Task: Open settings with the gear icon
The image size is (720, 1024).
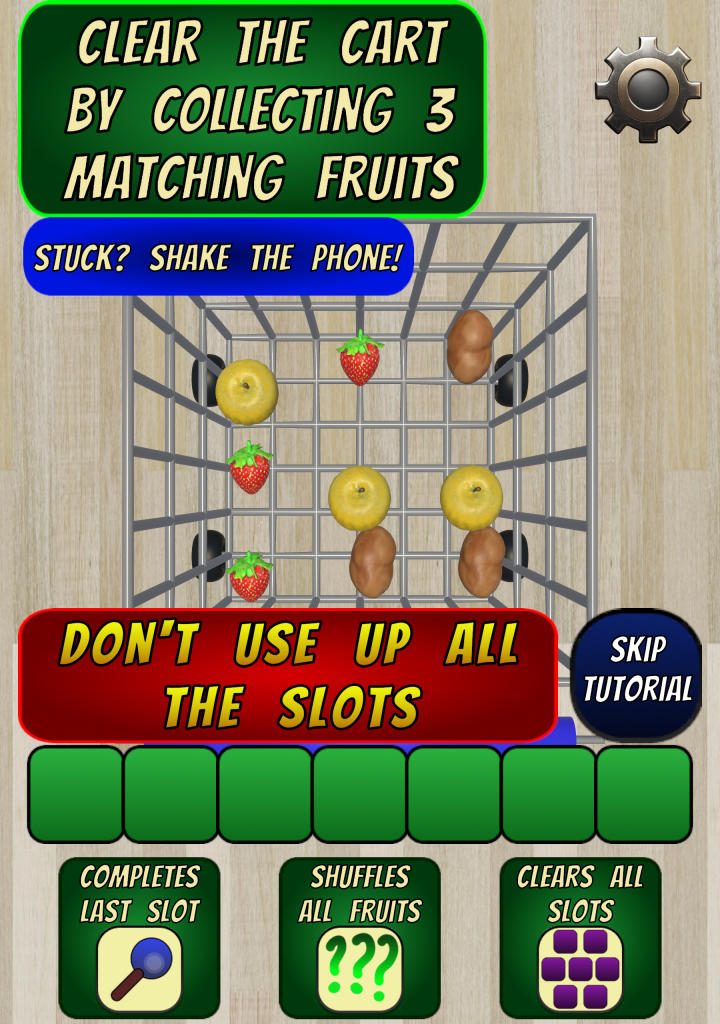Action: [x=647, y=88]
